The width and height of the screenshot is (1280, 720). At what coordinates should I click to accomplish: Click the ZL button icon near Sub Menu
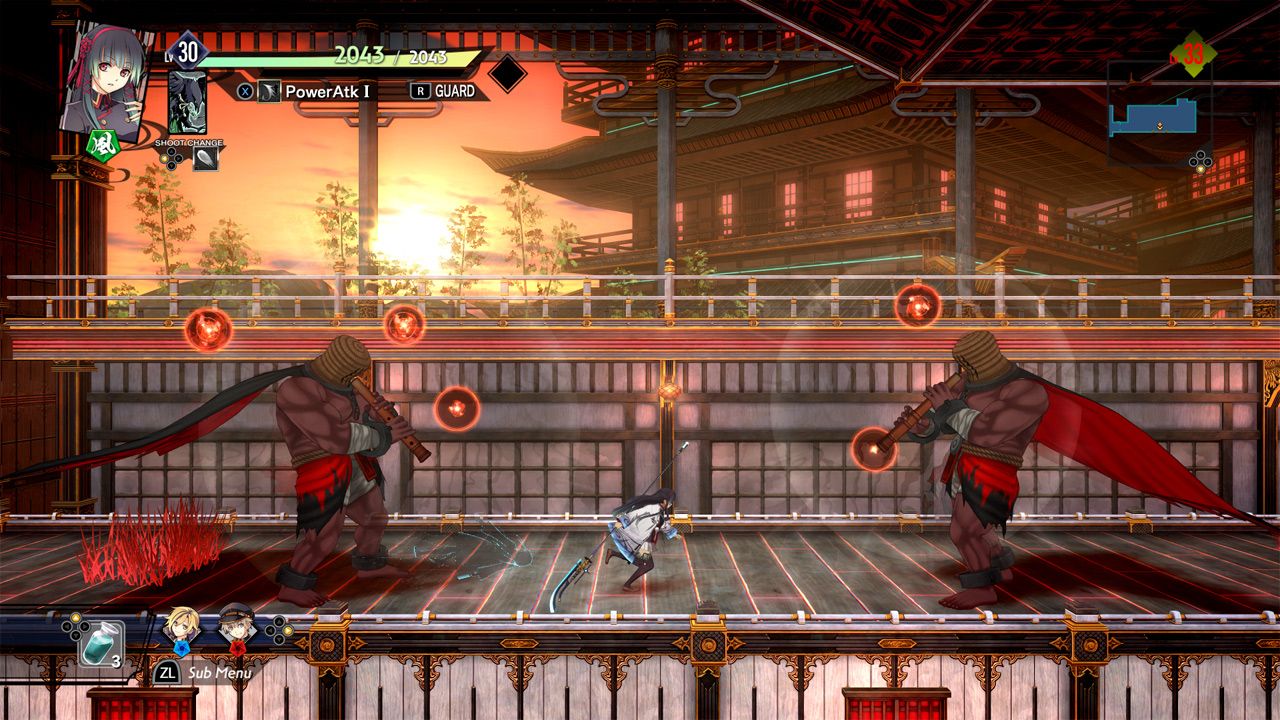pyautogui.click(x=167, y=672)
